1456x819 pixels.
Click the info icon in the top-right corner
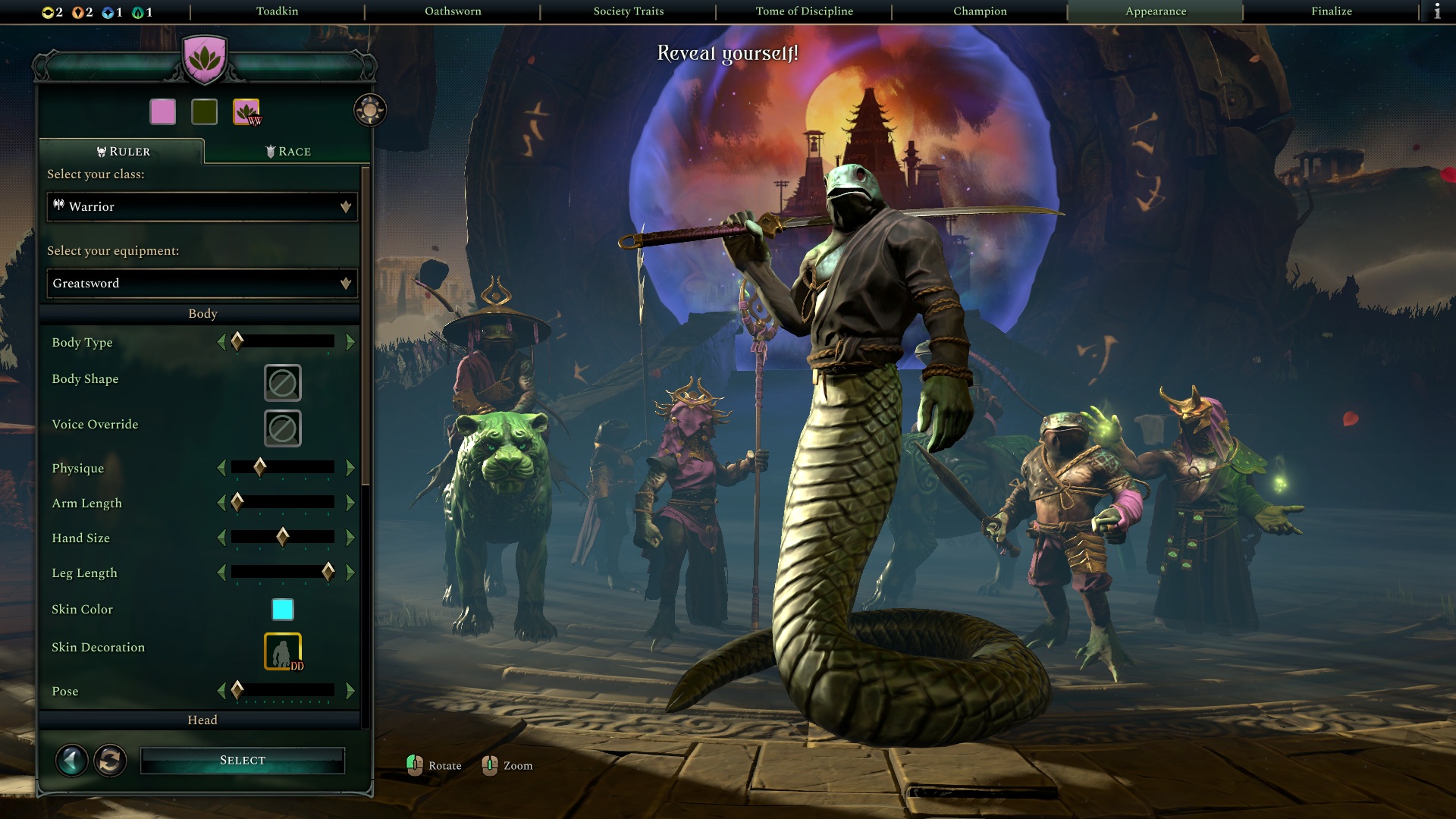tap(1438, 11)
